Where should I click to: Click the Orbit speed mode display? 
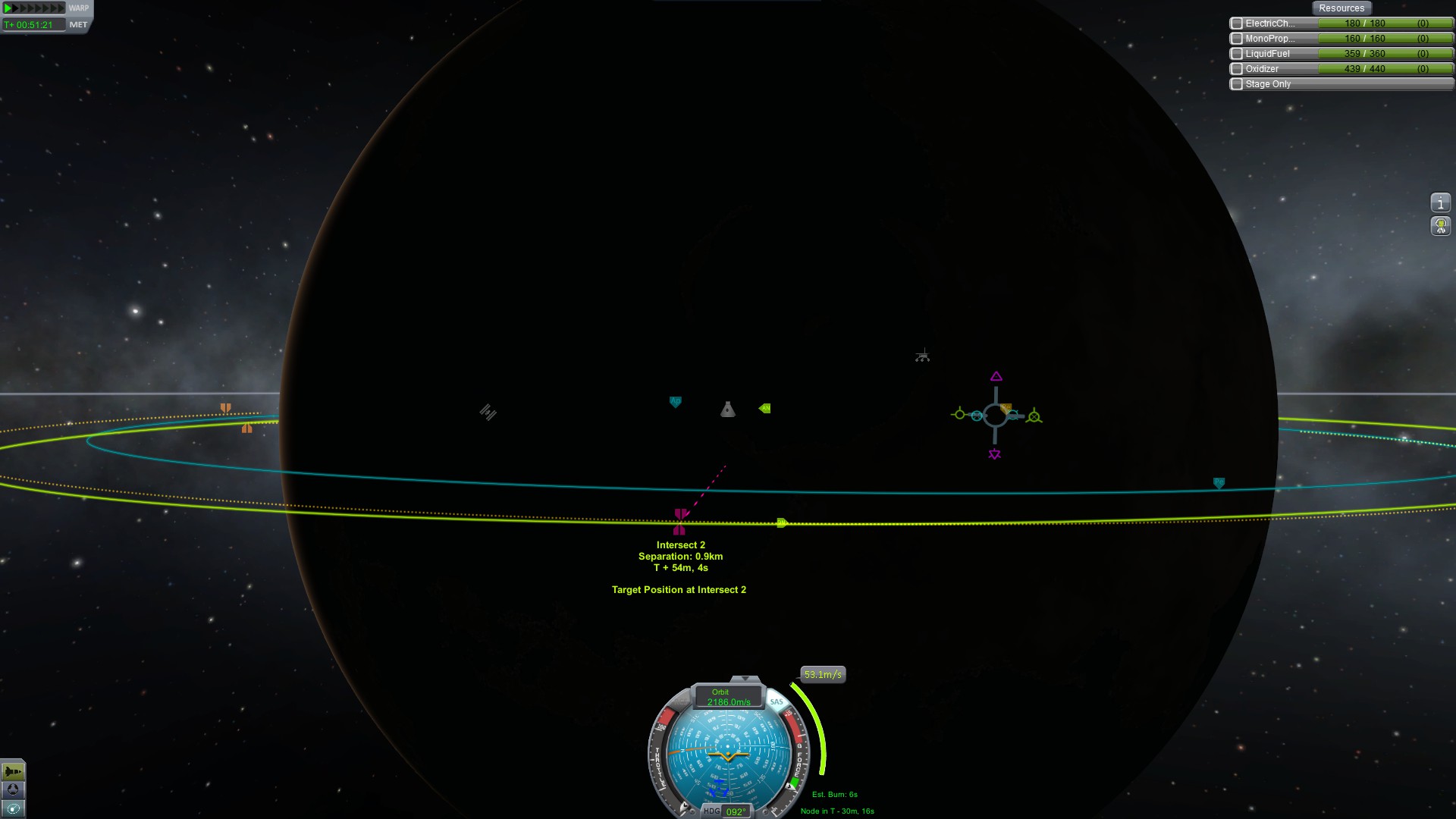coord(728,697)
